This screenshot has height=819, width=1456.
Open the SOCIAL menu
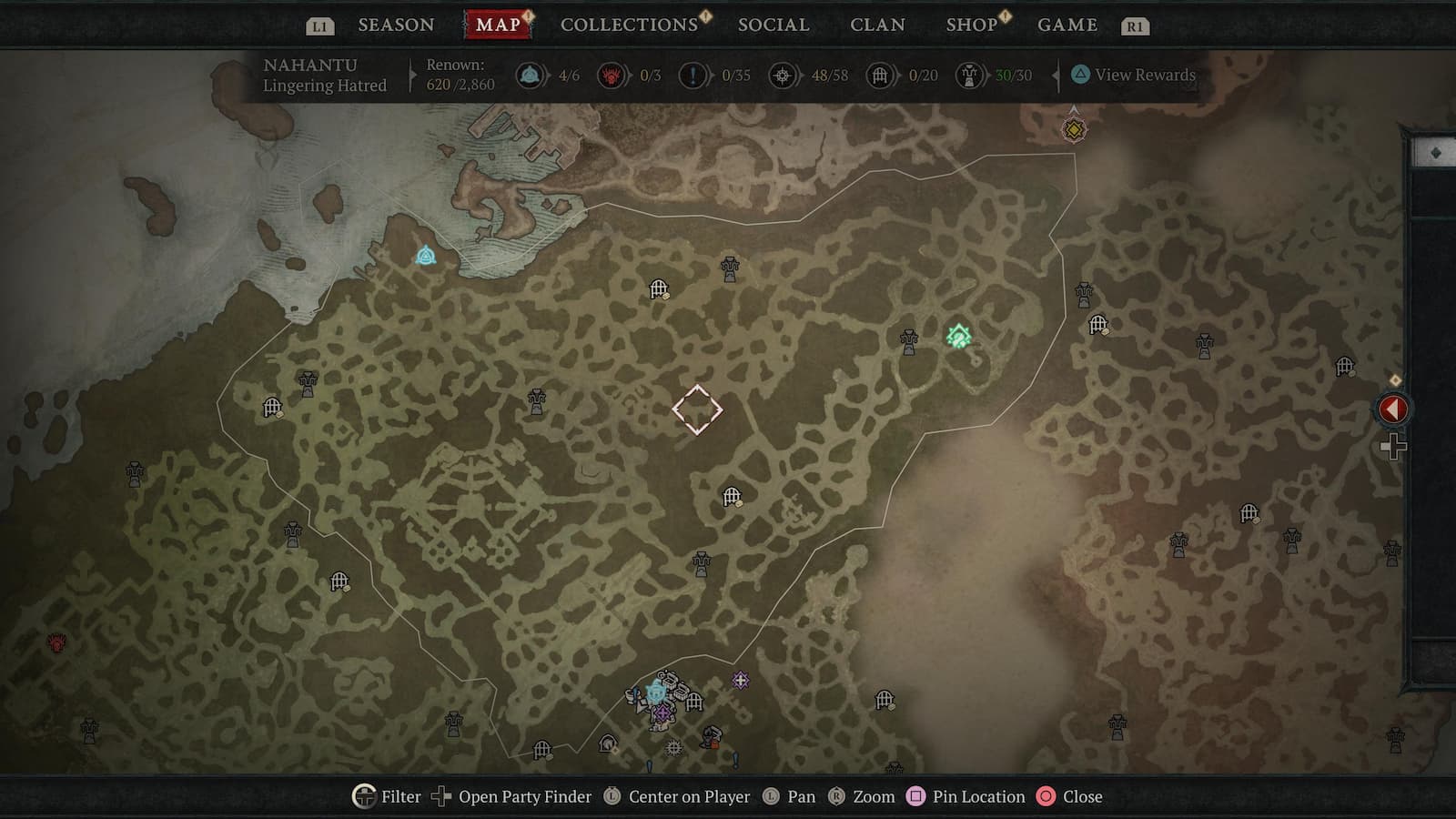[x=773, y=25]
